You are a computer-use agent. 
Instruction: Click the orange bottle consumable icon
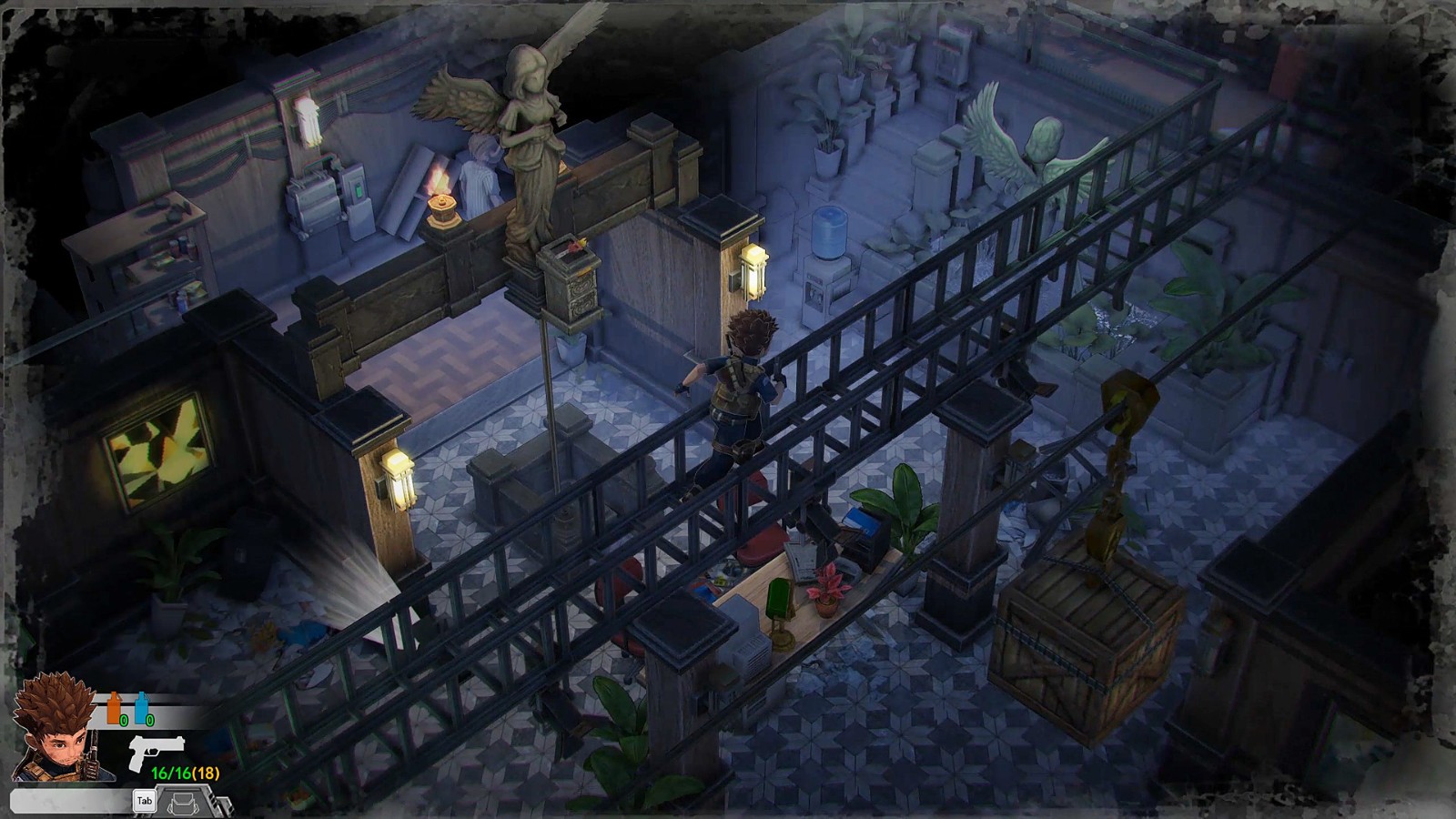click(x=113, y=707)
